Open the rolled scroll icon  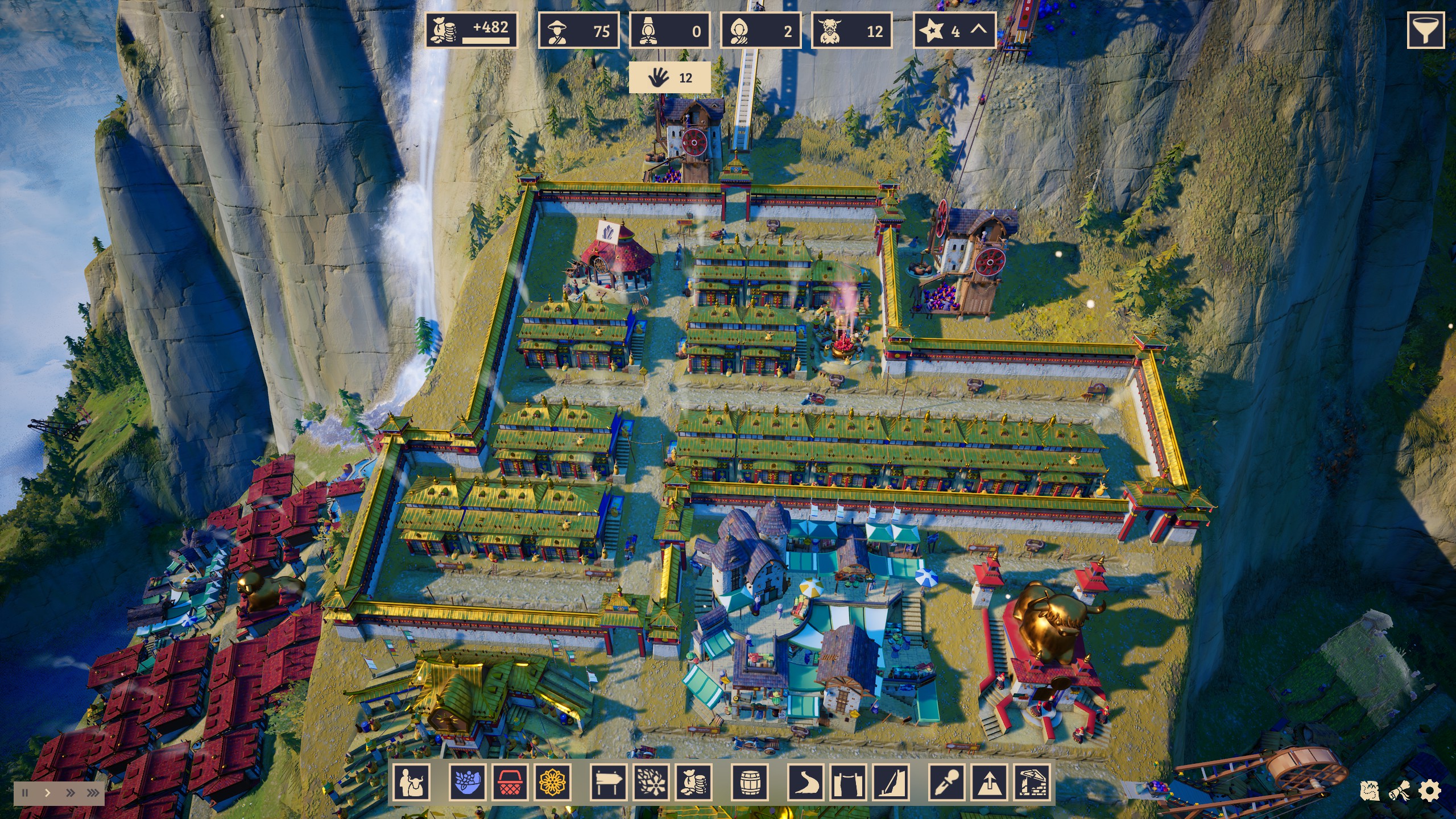click(x=1400, y=791)
